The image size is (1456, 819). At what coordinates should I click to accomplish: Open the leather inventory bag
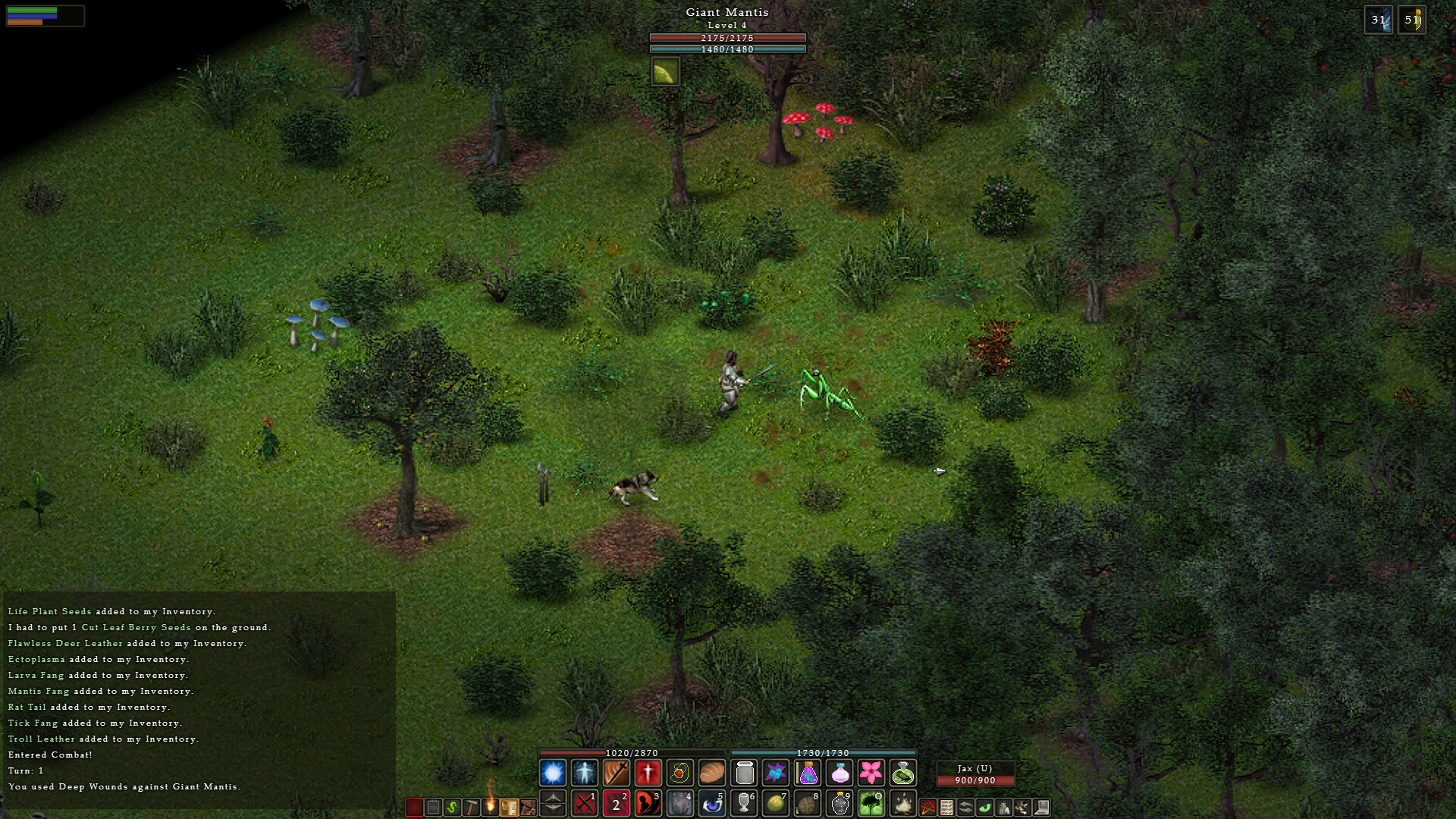[528, 805]
